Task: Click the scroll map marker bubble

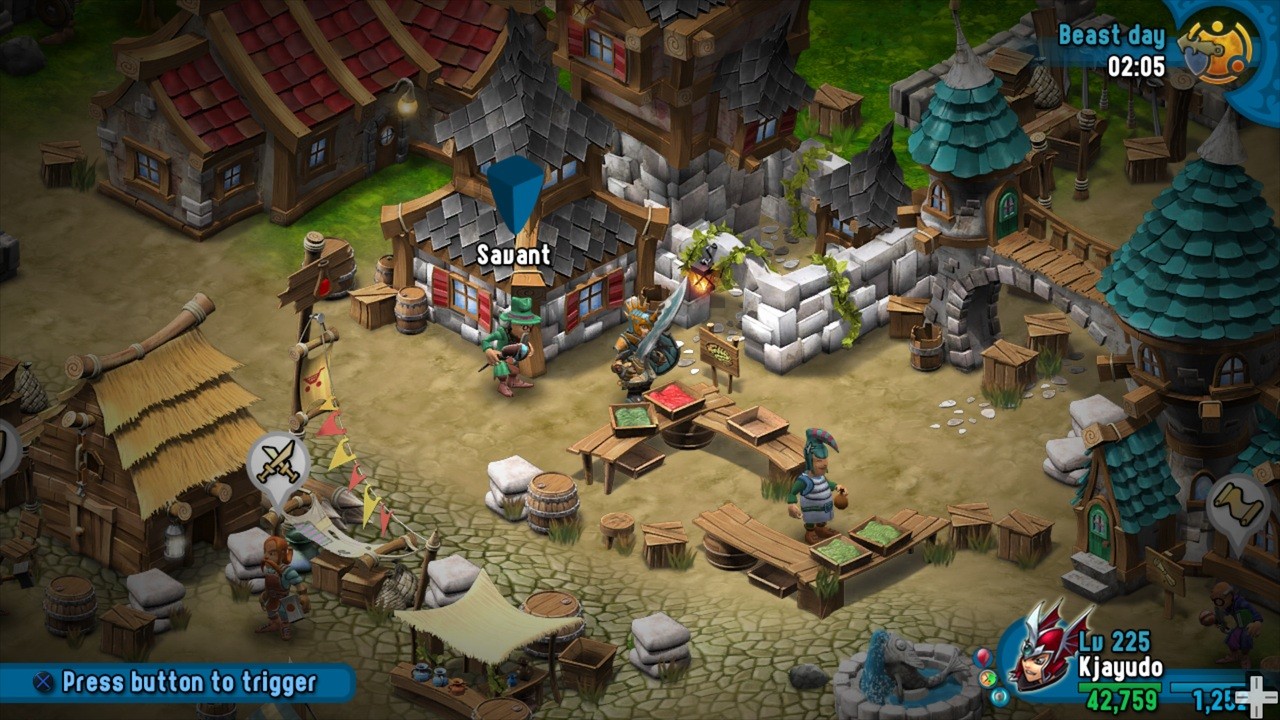Action: (1238, 505)
